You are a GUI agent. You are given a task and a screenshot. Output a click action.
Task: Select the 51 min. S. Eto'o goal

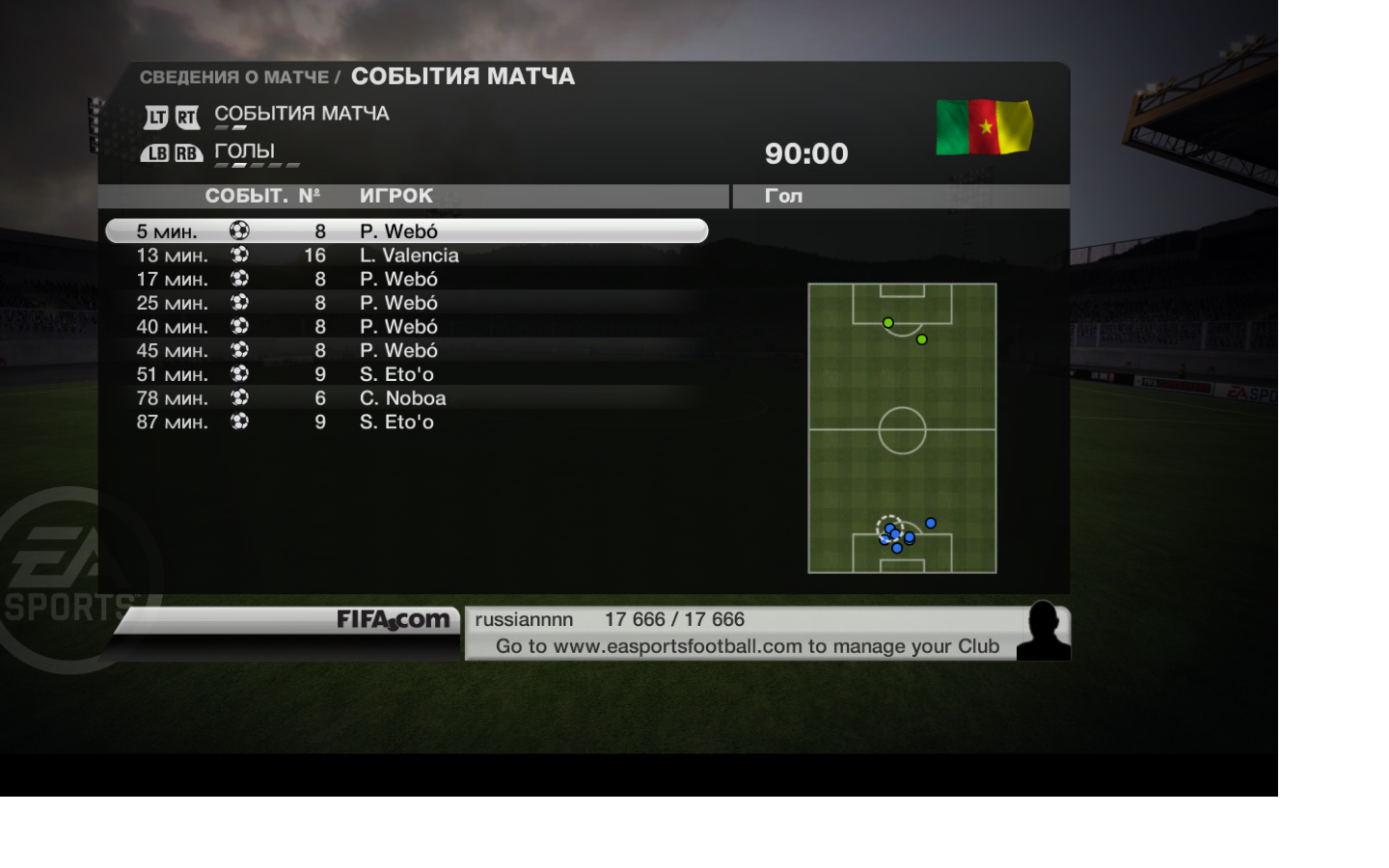point(406,374)
